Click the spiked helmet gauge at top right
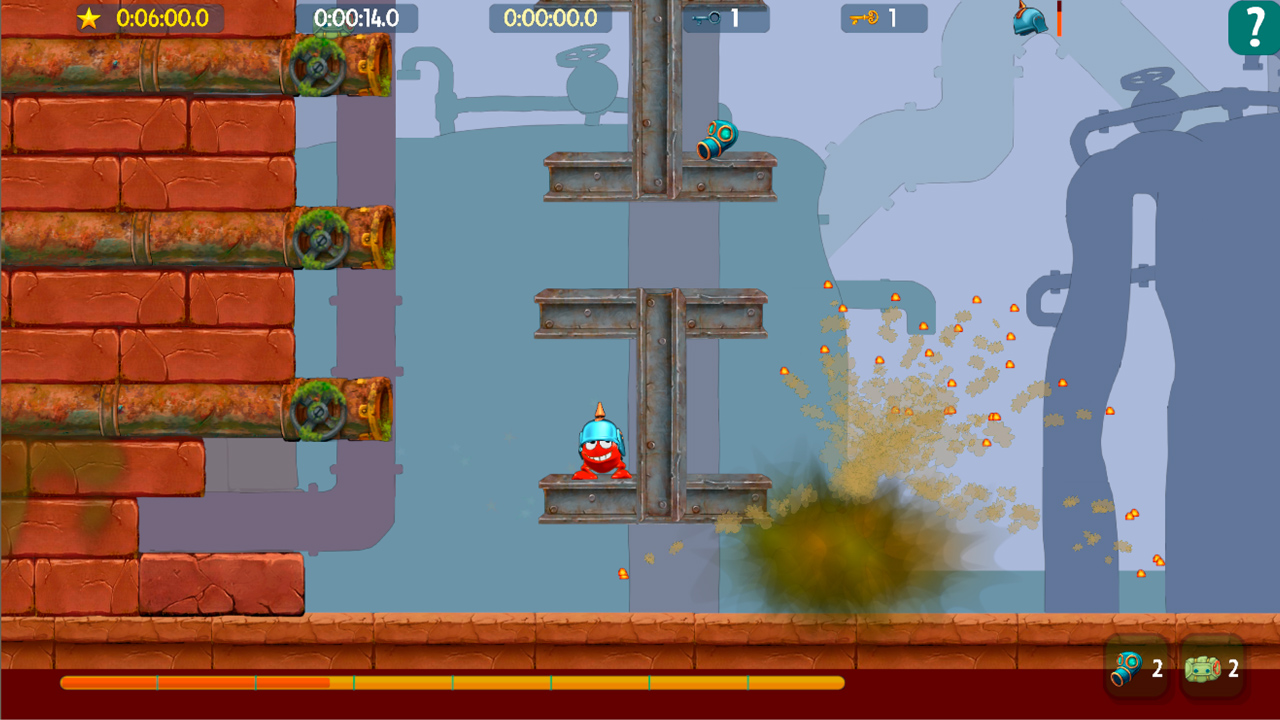This screenshot has width=1280, height=720. (1028, 20)
